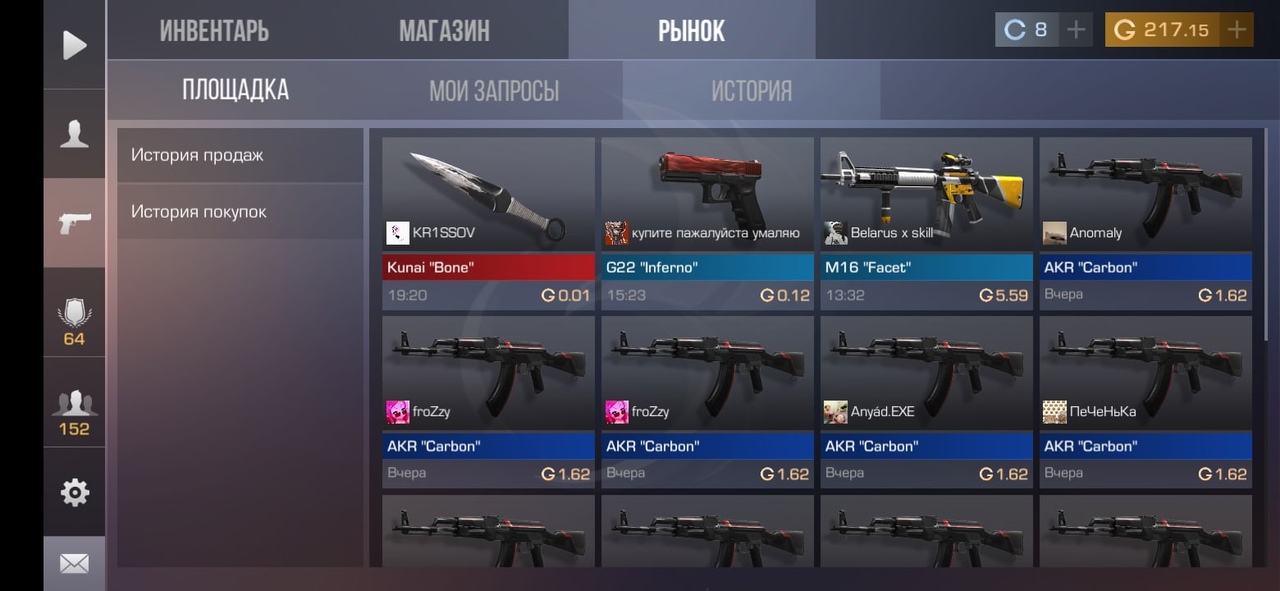The image size is (1280, 591).
Task: Choose История покупок entry
Action: [240, 212]
